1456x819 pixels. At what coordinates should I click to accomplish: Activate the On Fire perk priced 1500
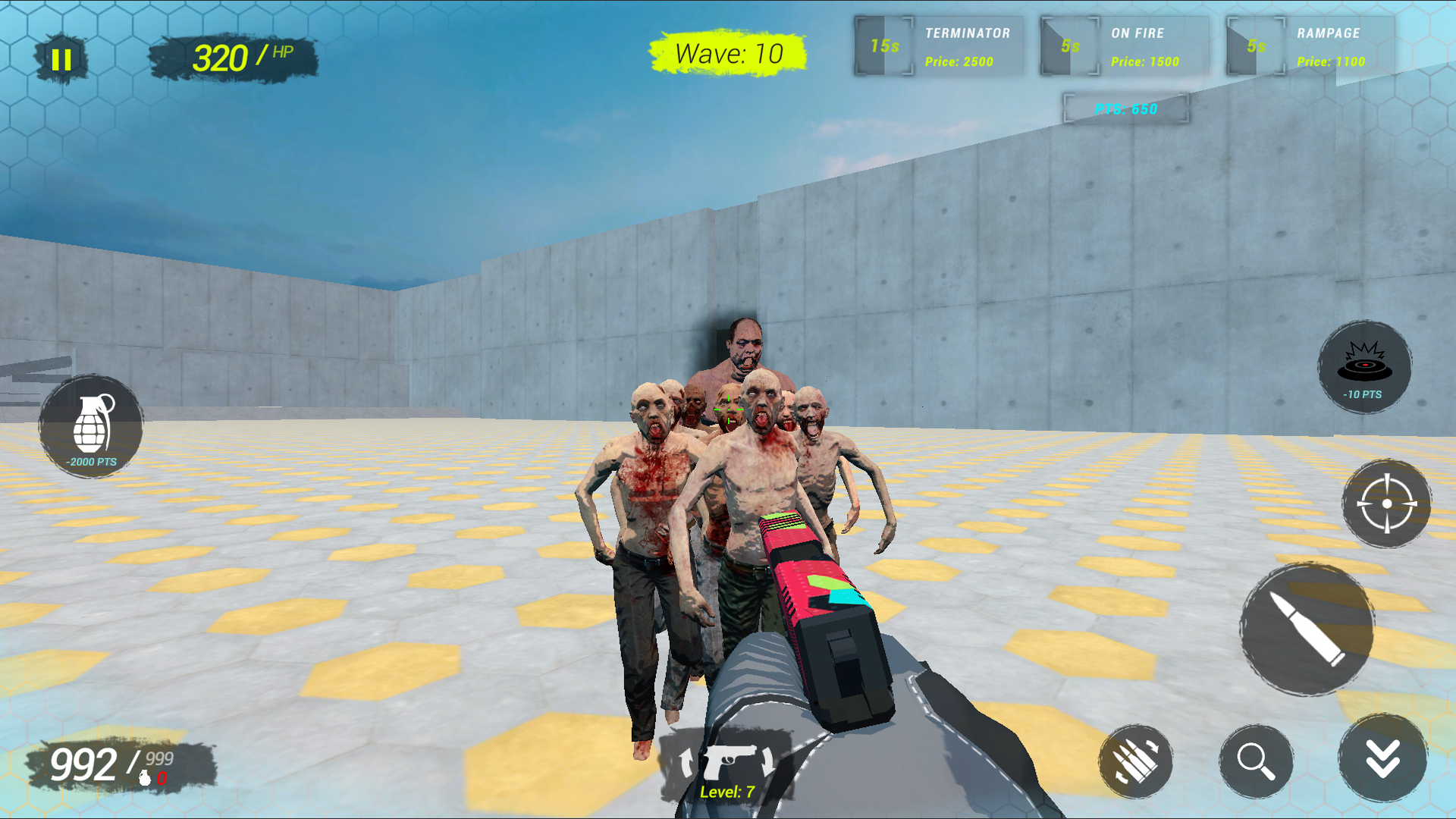(1145, 45)
